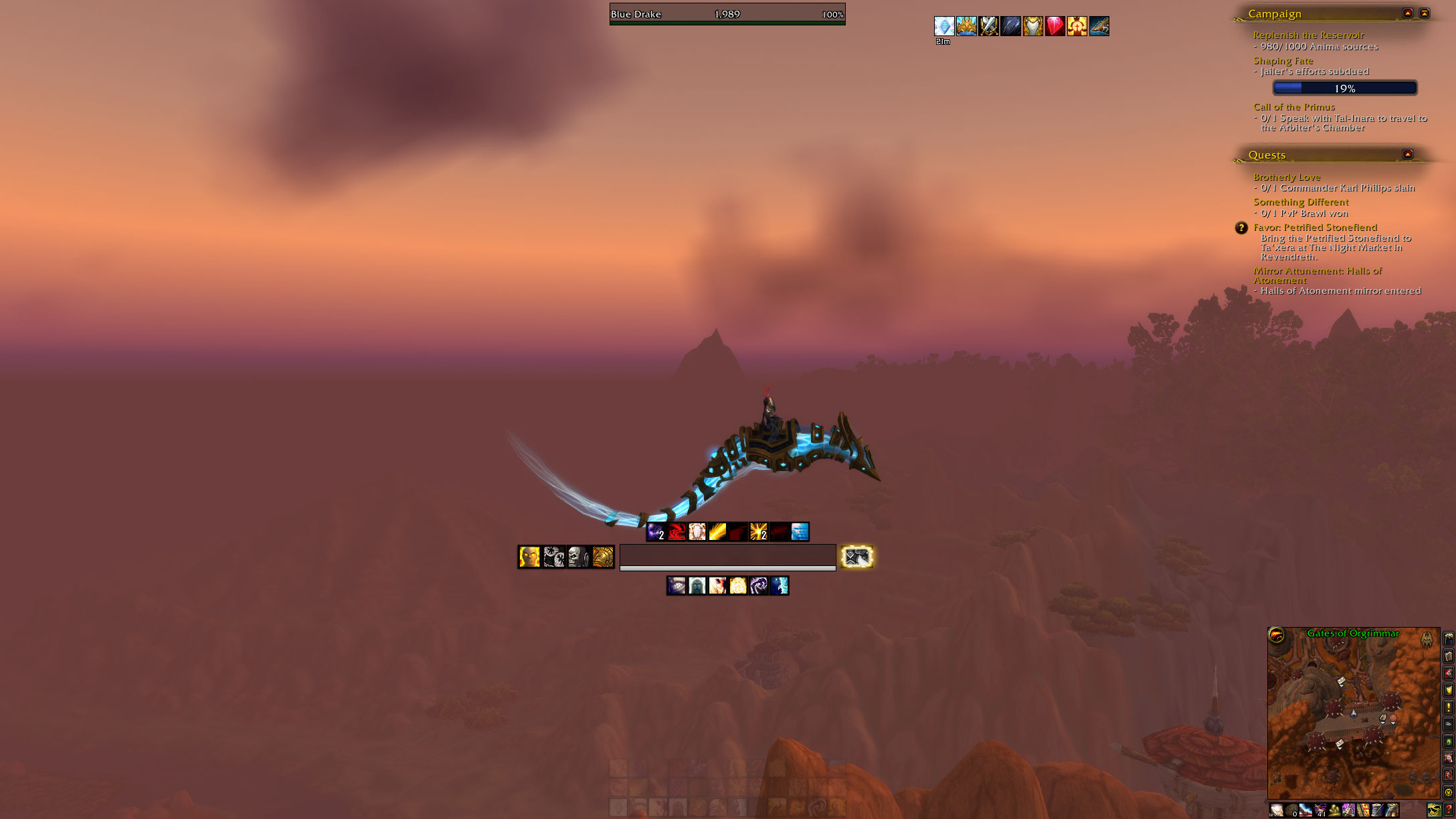Screen dimensions: 1456x819
Task: Click the ice crystal buff with 21m timer
Action: click(943, 26)
